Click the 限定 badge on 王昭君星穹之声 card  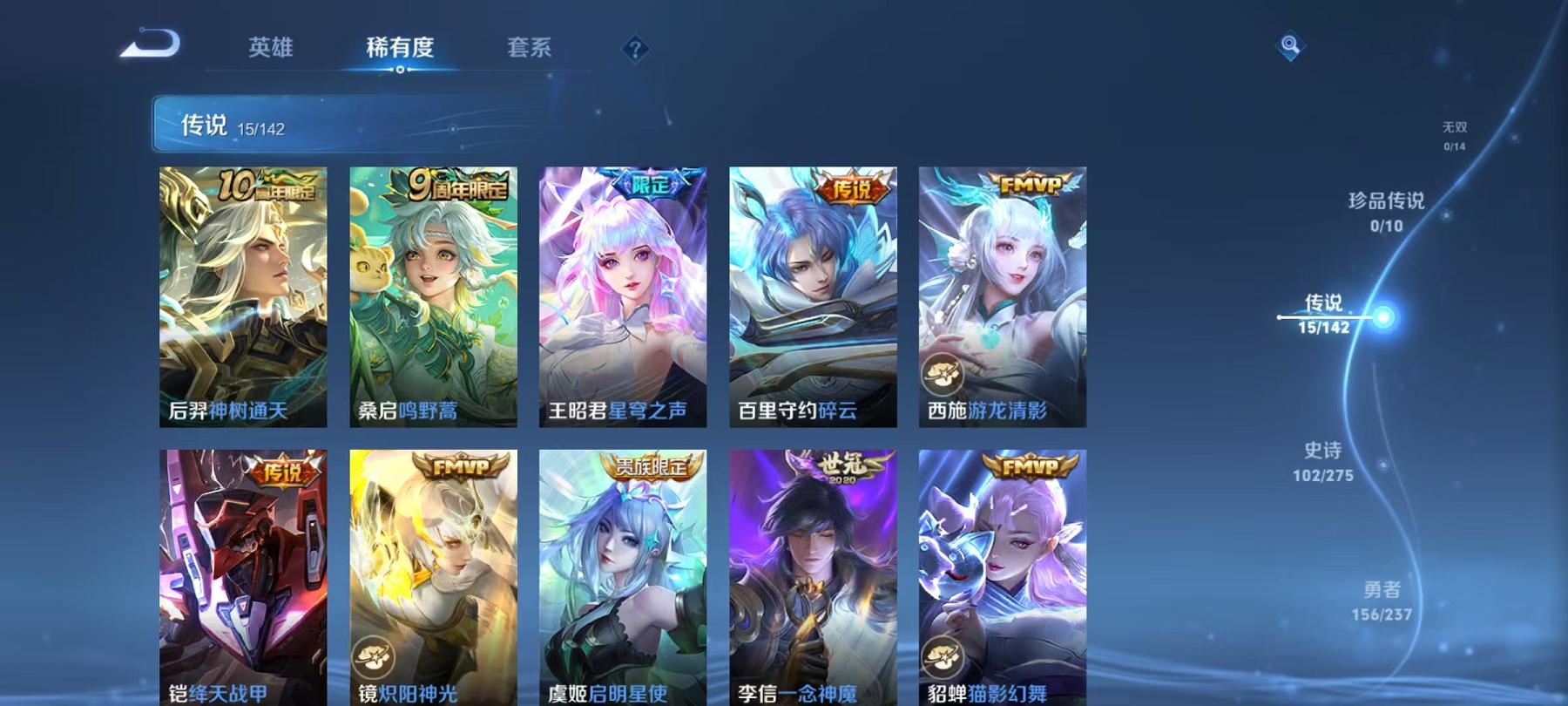click(x=650, y=186)
